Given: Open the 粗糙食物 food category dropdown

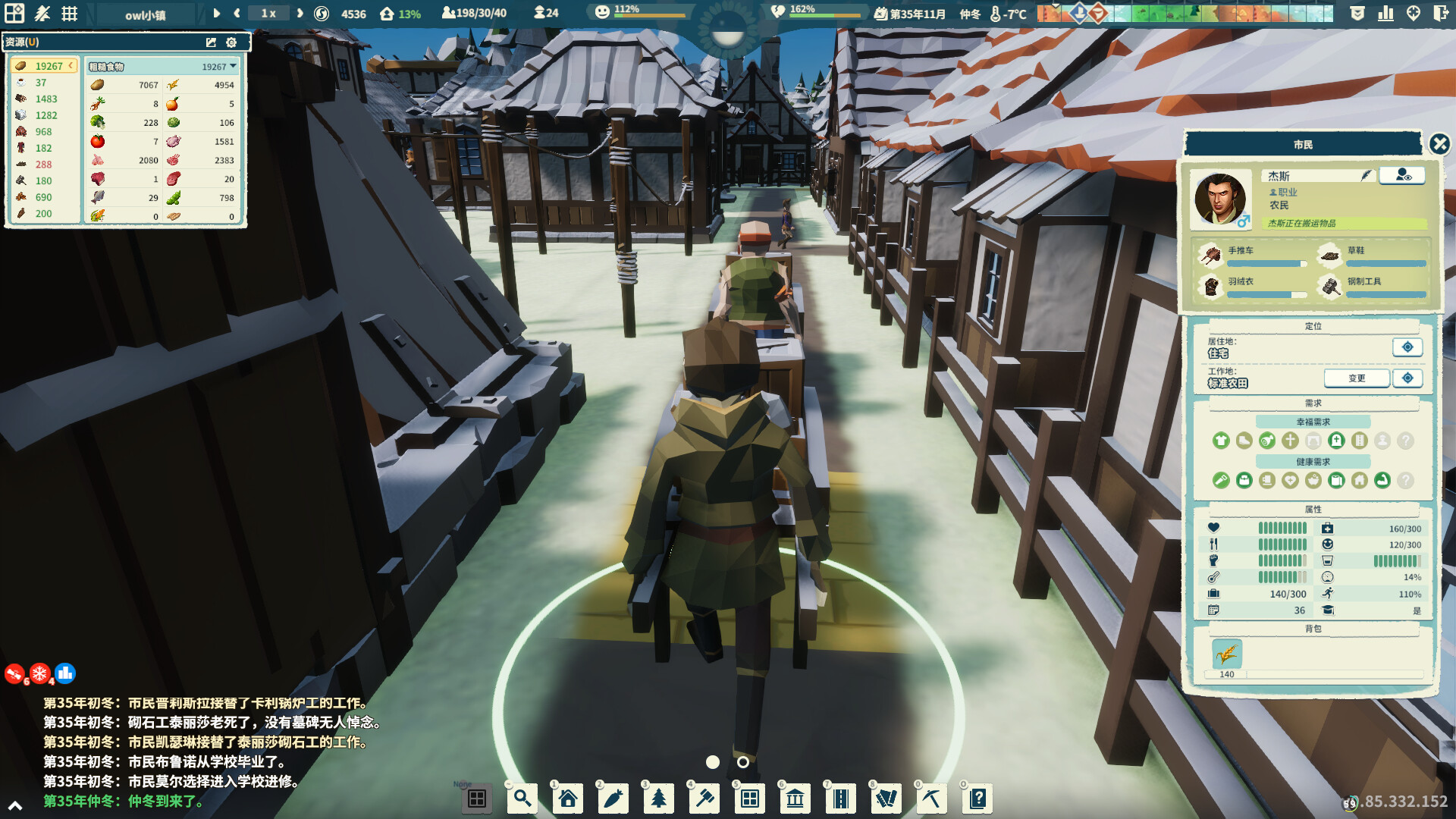Looking at the screenshot, I should (x=233, y=66).
